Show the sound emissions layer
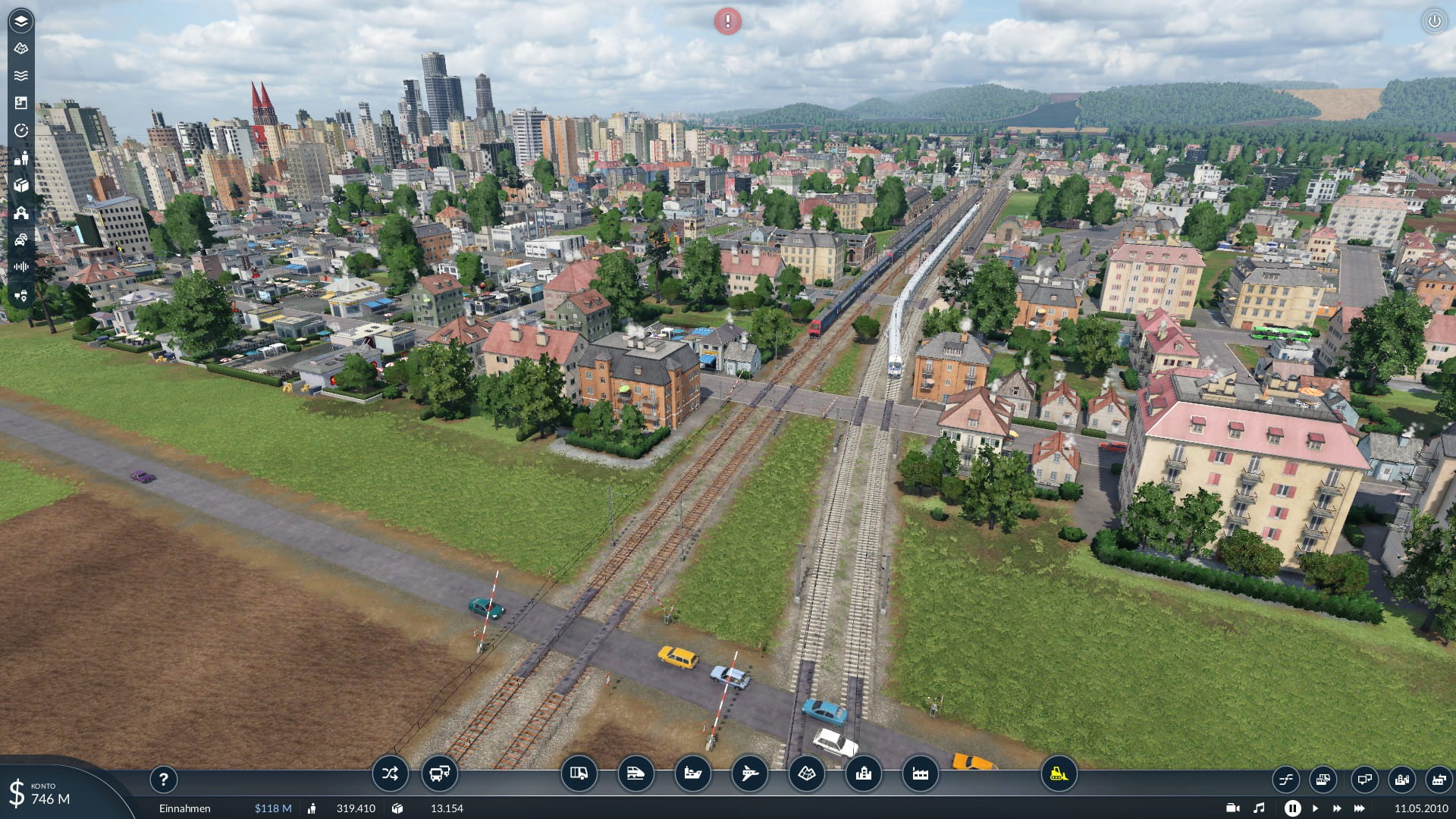Screen dimensions: 1456x819 (x=21, y=267)
